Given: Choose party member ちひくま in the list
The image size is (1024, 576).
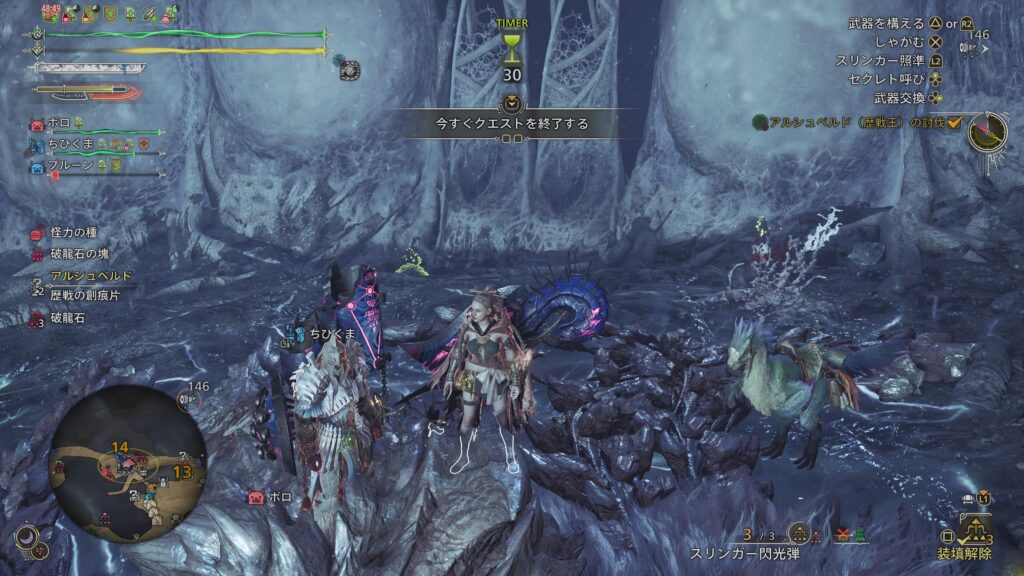Looking at the screenshot, I should click(x=74, y=145).
